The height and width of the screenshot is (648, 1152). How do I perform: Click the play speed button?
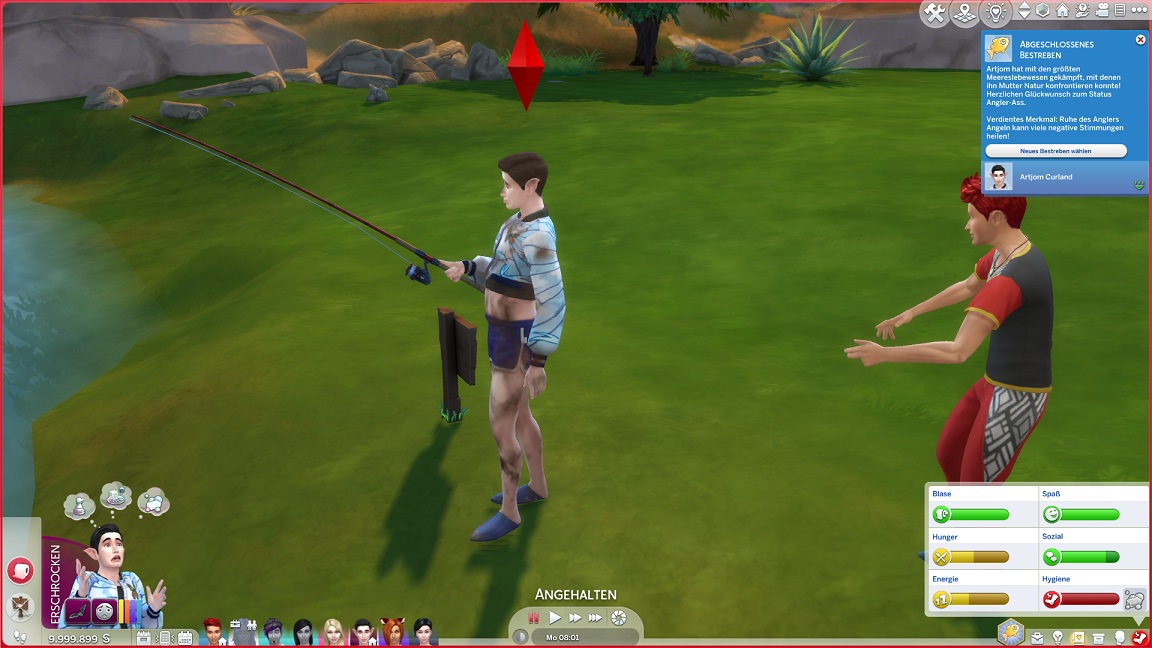tap(556, 618)
